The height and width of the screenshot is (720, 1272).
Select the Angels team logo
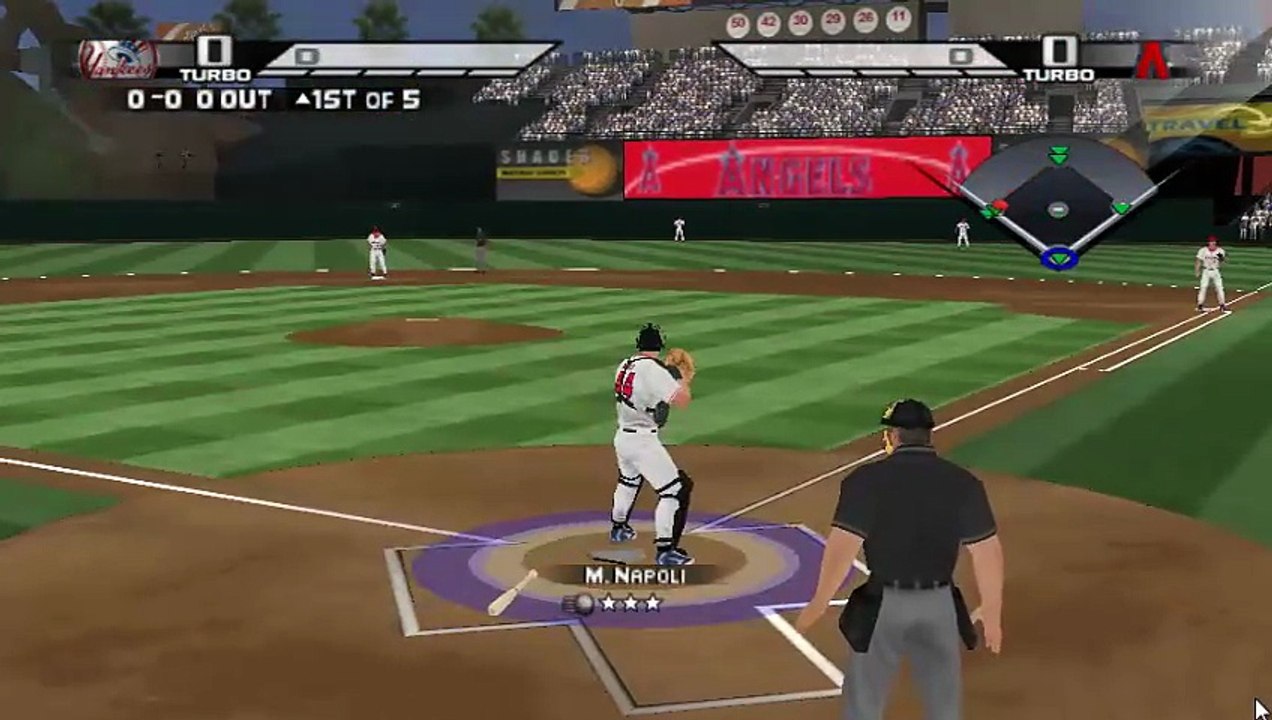(1153, 59)
